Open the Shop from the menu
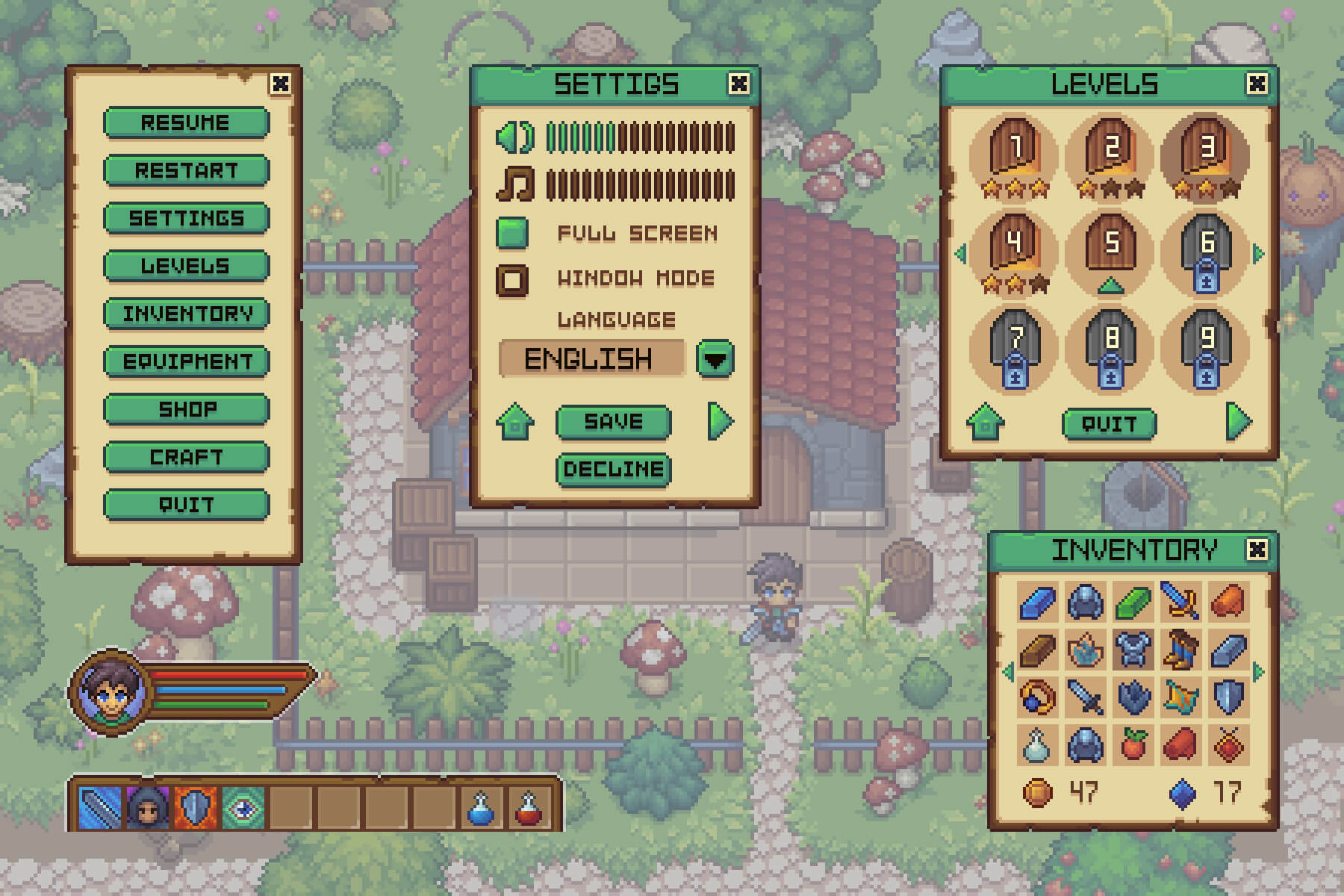The height and width of the screenshot is (896, 1344). 186,409
